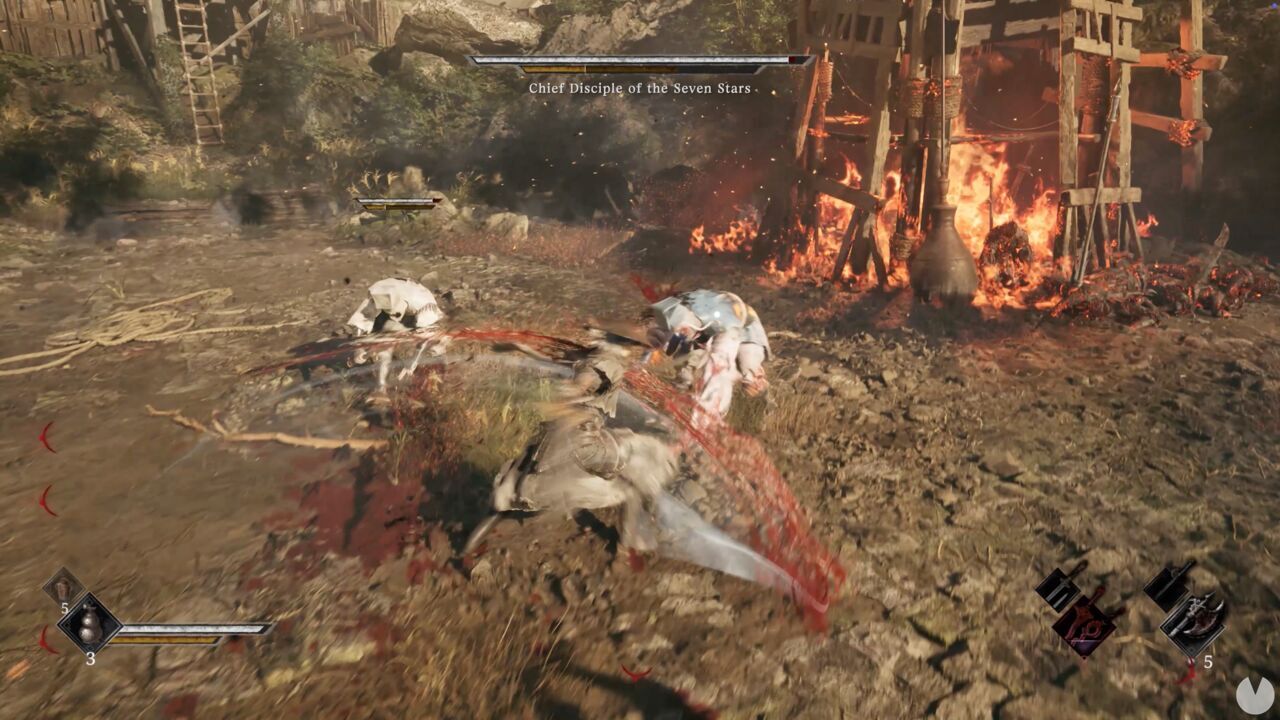
Task: Select the Chief Disciple of the Seven Stars nameplate
Action: [x=642, y=87]
